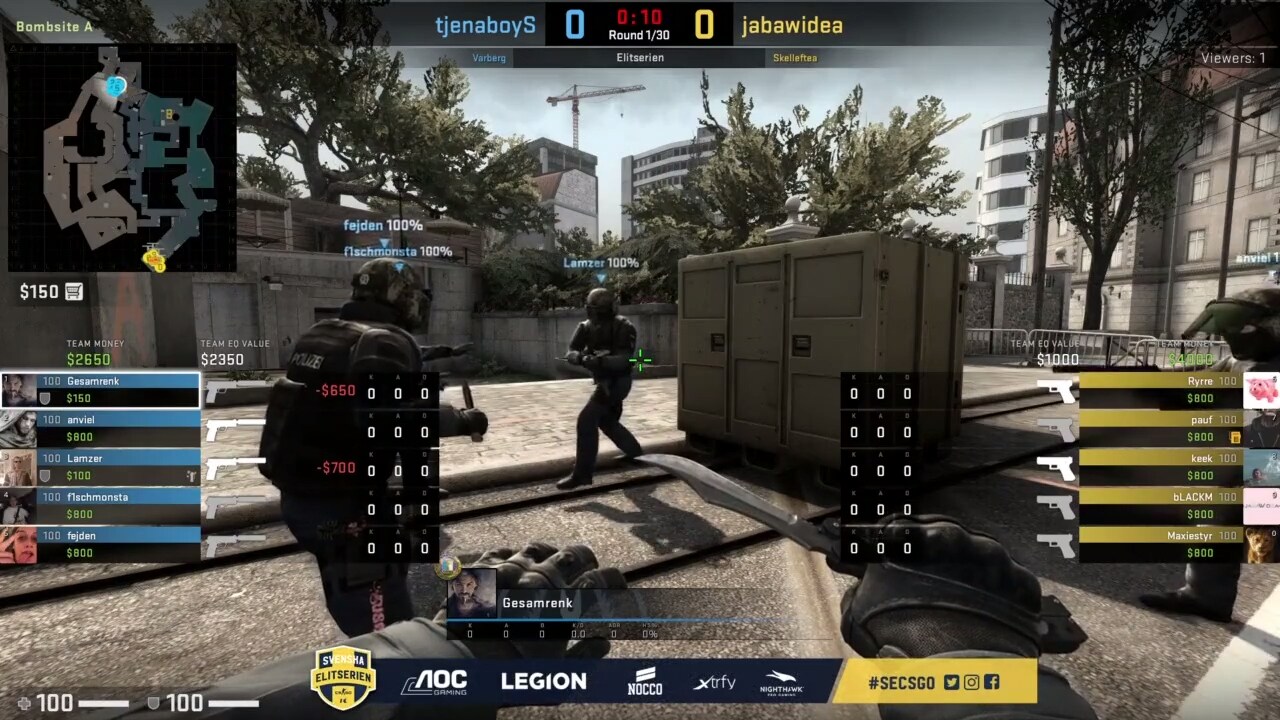Viewport: 1280px width, 720px height.
Task: Open the Facebook icon in the banner
Action: (991, 682)
